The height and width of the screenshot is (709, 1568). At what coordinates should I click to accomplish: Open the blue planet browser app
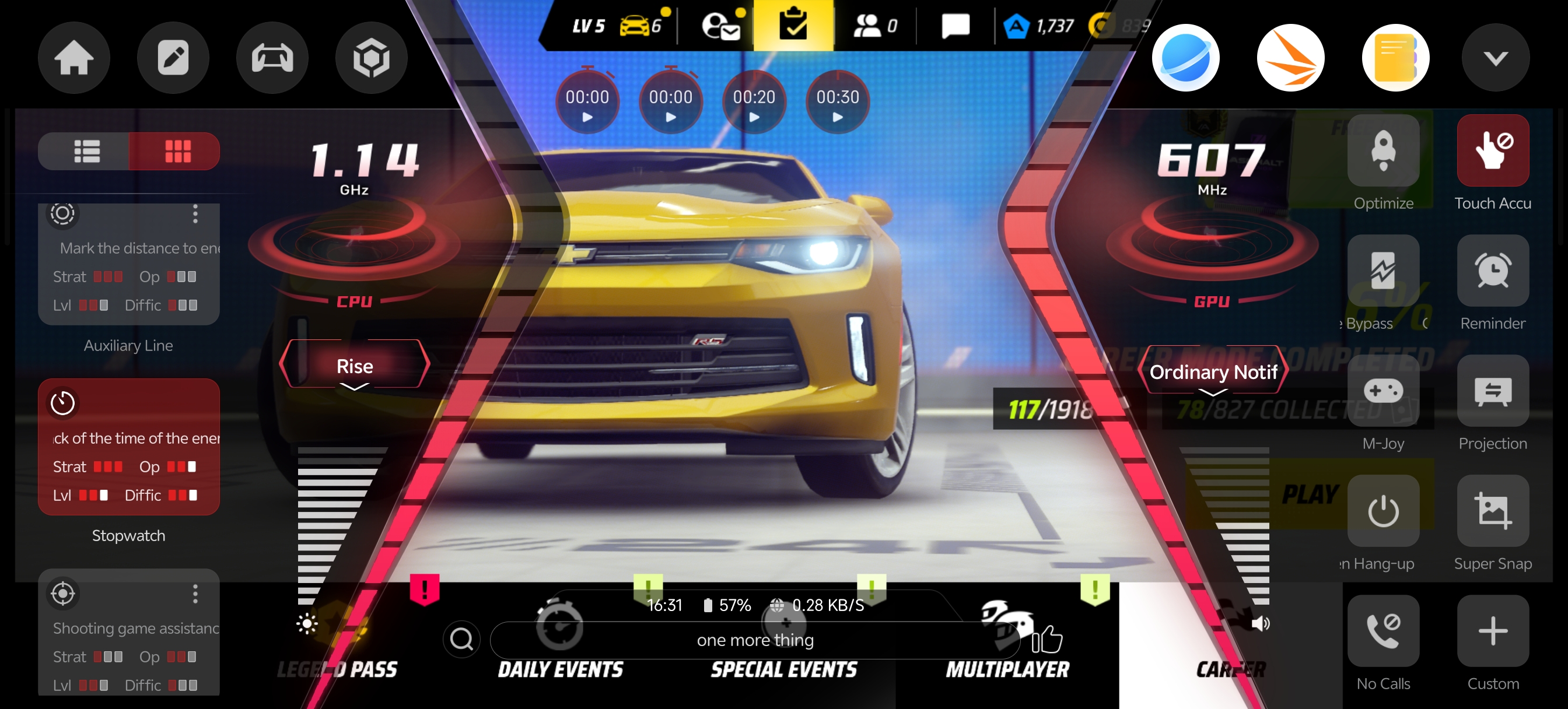click(x=1185, y=58)
